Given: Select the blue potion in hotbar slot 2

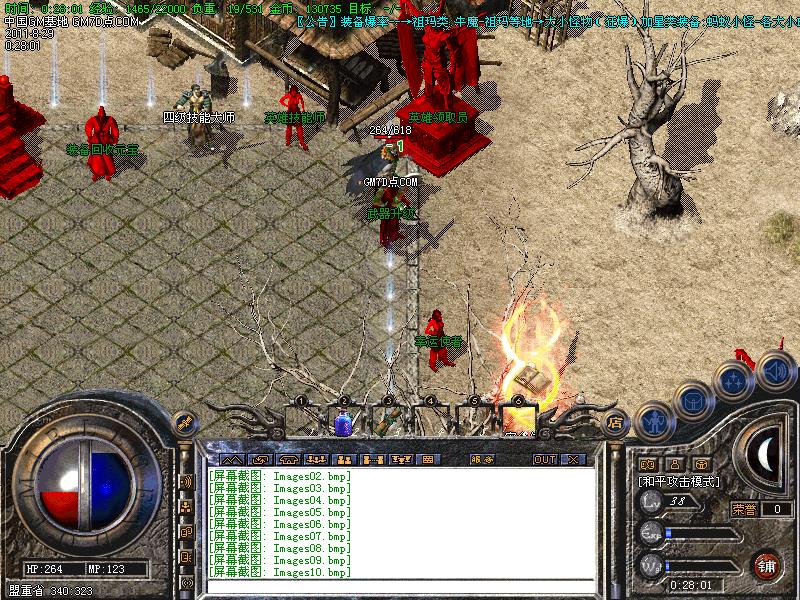Looking at the screenshot, I should [x=343, y=423].
